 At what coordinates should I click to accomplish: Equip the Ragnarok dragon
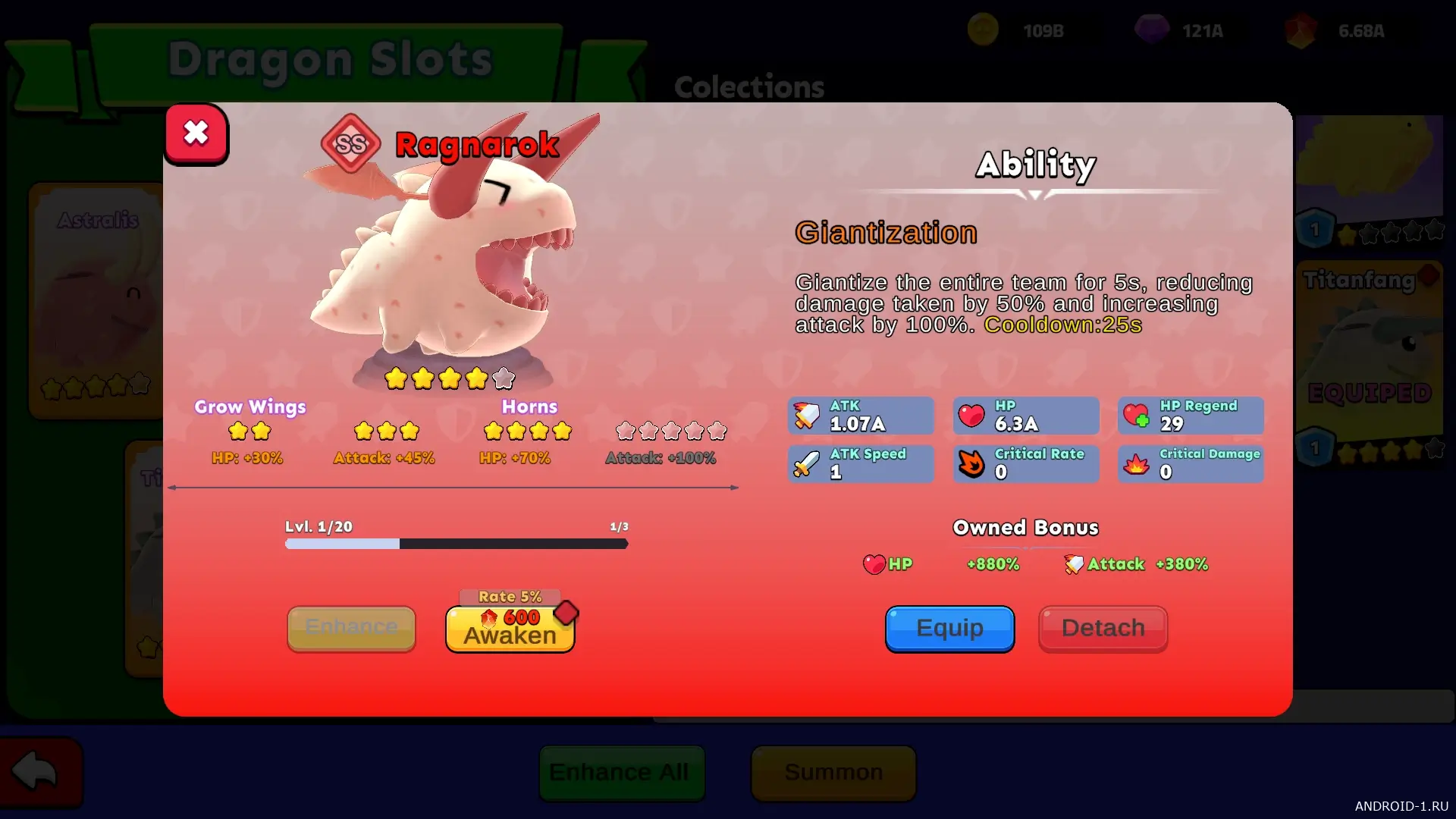coord(949,629)
